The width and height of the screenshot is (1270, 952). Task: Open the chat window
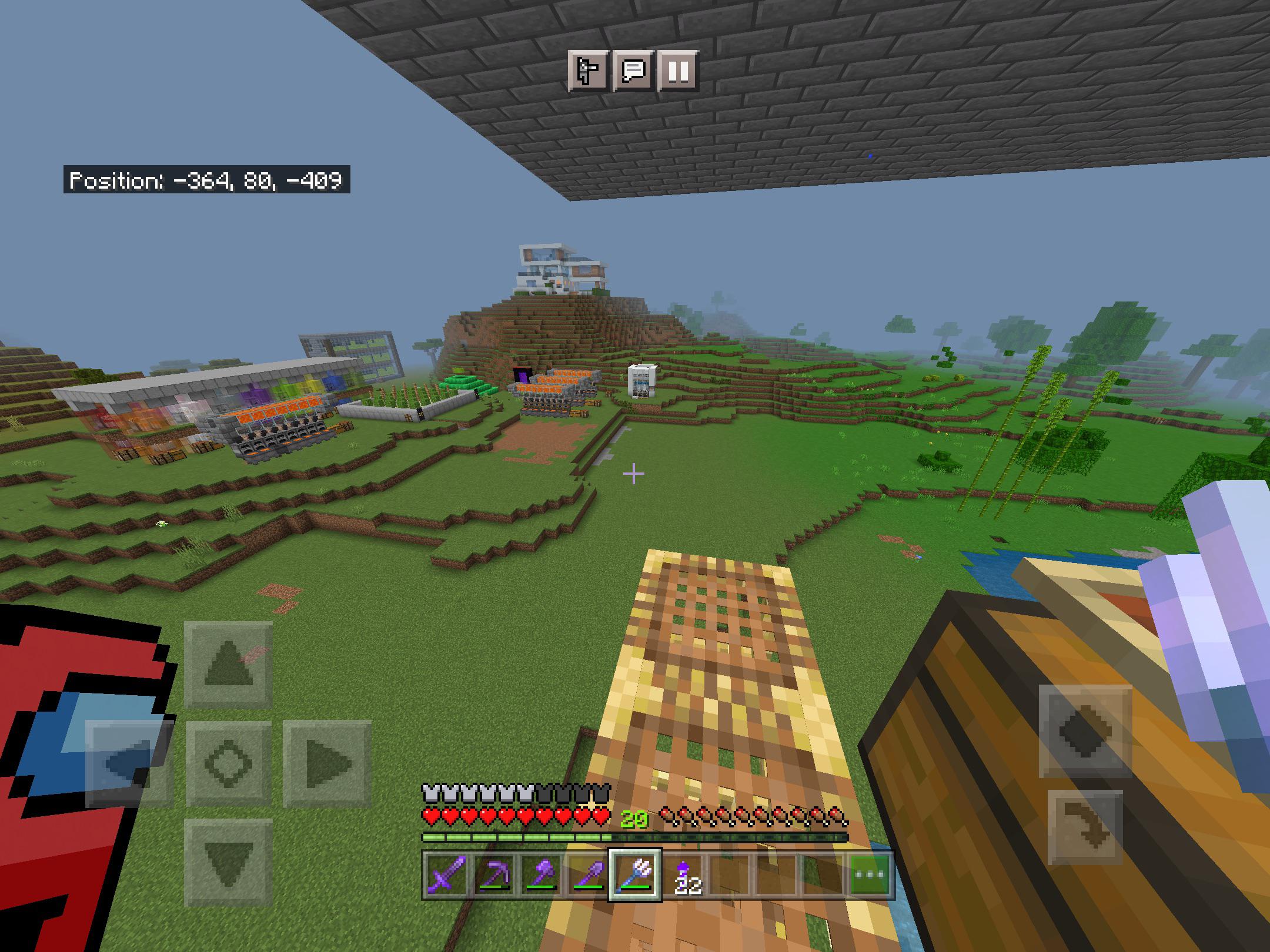pyautogui.click(x=633, y=72)
